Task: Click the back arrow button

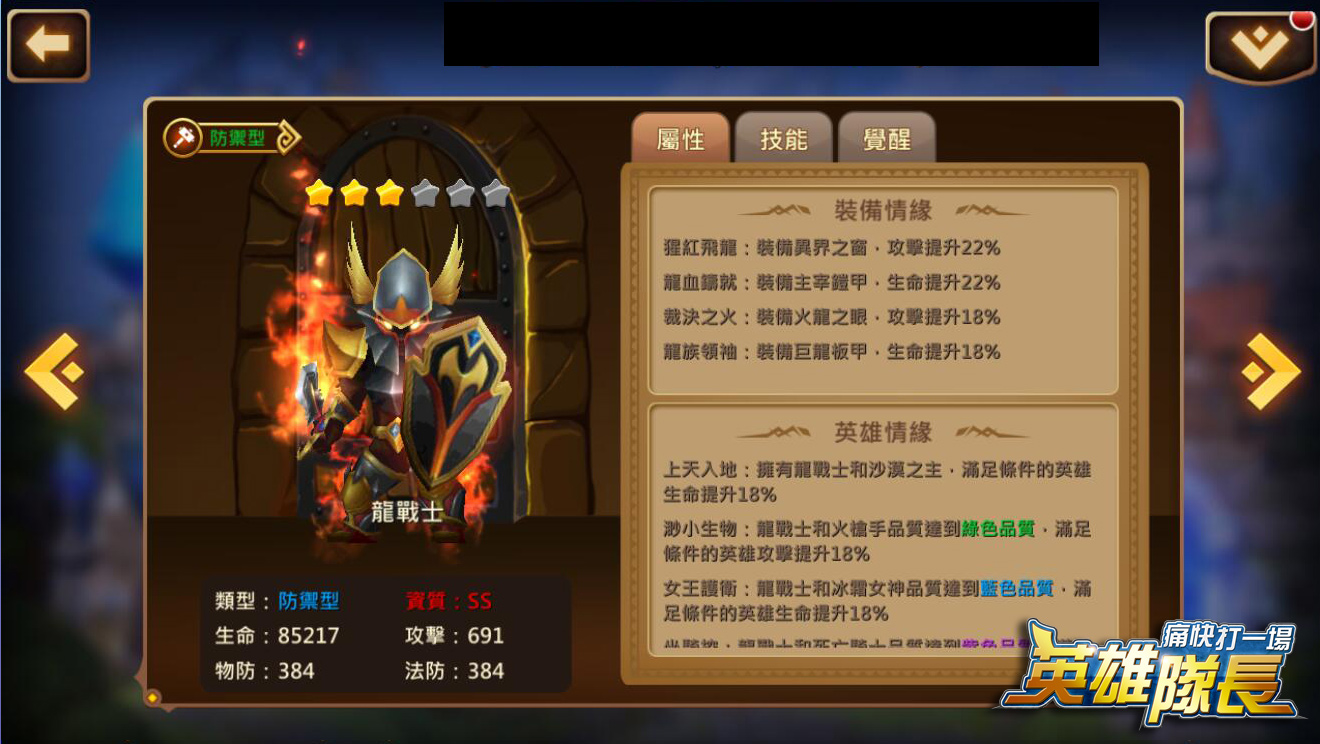Action: (47, 44)
